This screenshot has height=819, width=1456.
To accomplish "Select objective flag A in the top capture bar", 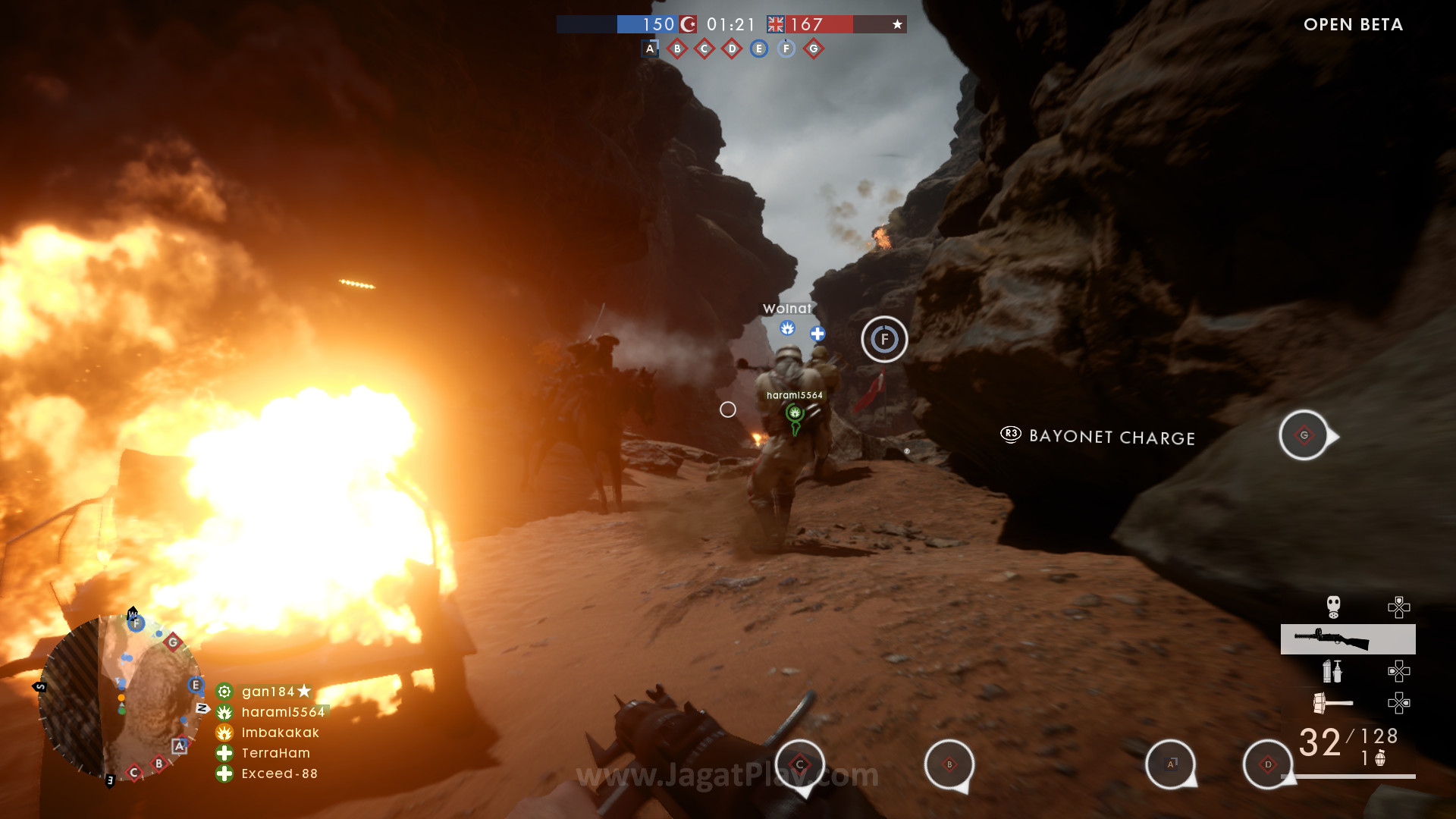I will click(x=650, y=49).
